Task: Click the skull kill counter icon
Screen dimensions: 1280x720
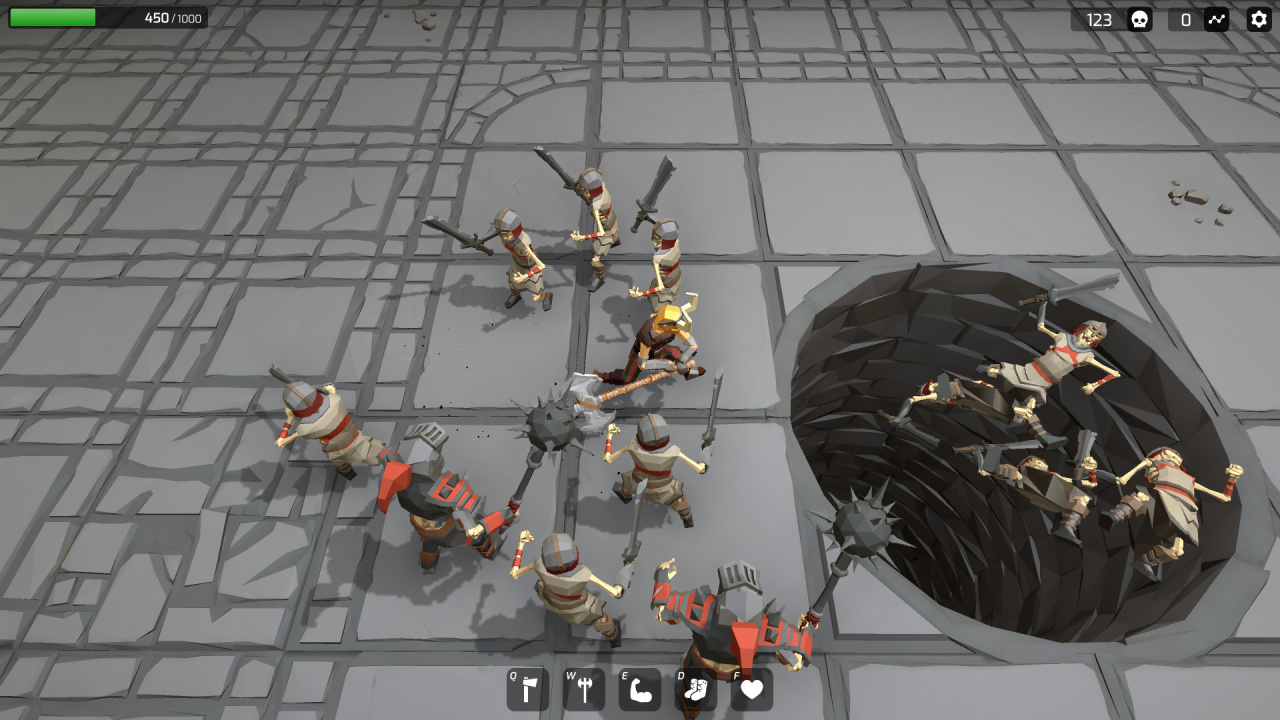Action: pyautogui.click(x=1139, y=19)
